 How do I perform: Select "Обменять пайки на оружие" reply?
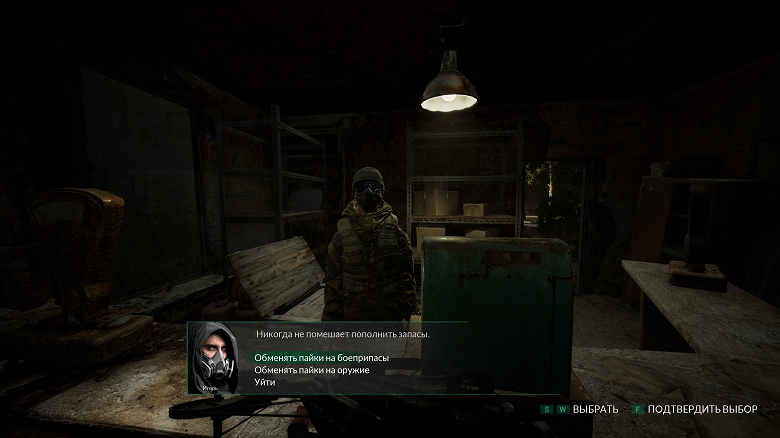311,370
